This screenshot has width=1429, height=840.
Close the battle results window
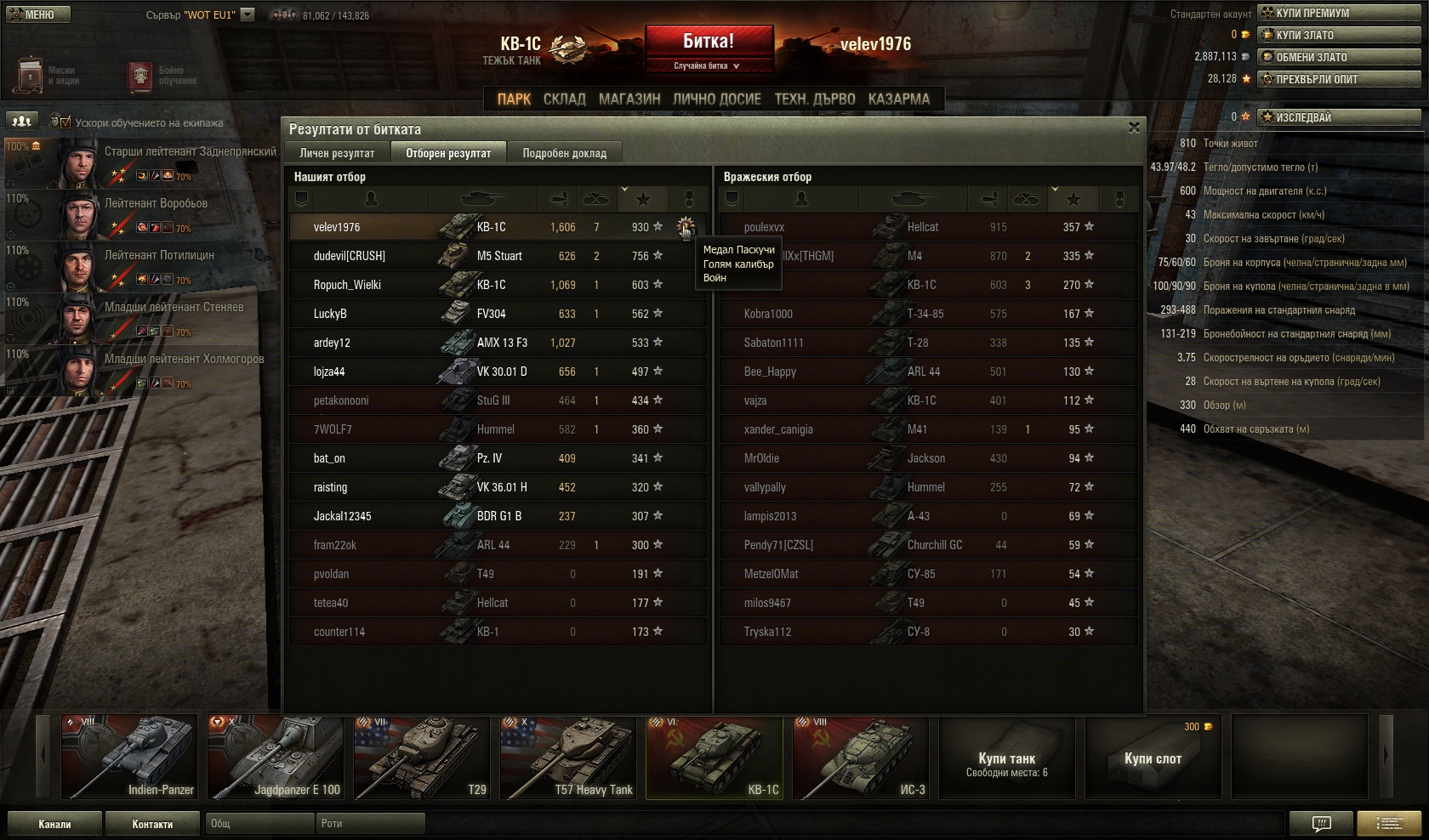(x=1134, y=128)
